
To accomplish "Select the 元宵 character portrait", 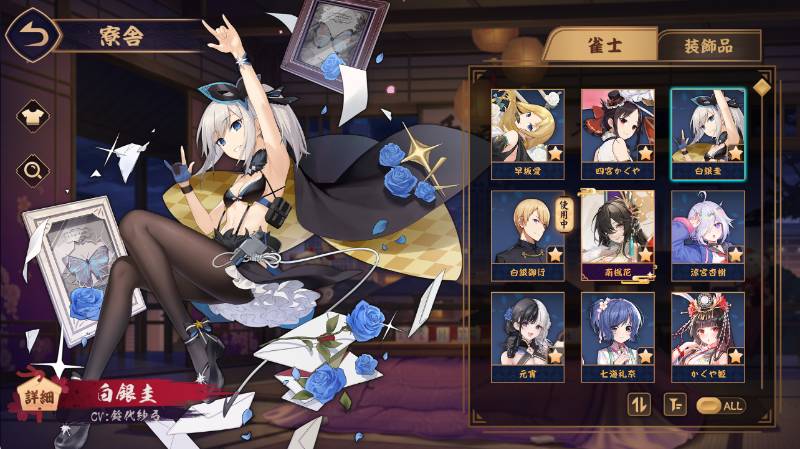I will coord(527,329).
